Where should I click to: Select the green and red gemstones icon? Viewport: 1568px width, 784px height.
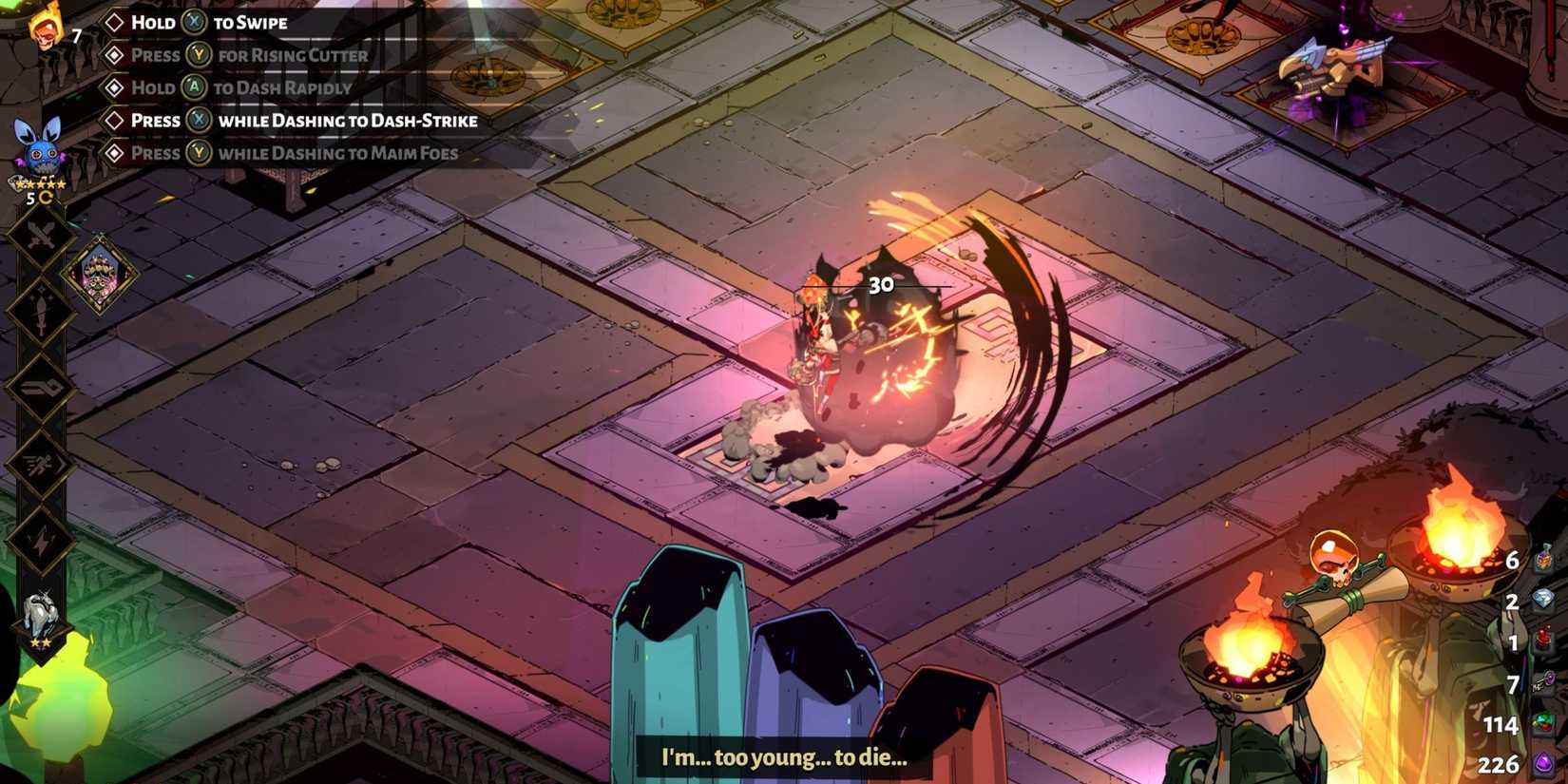(x=1544, y=724)
